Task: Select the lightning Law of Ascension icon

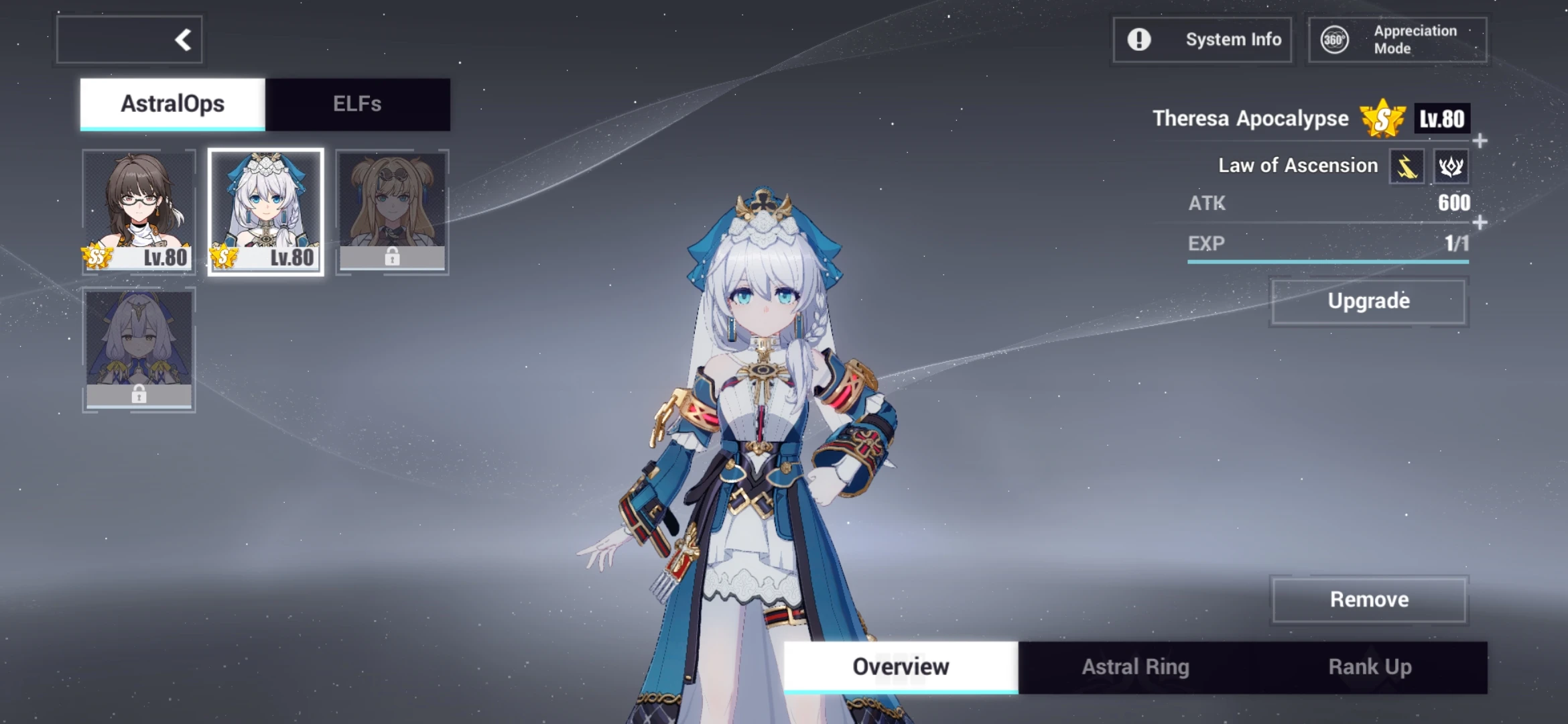Action: (1406, 166)
